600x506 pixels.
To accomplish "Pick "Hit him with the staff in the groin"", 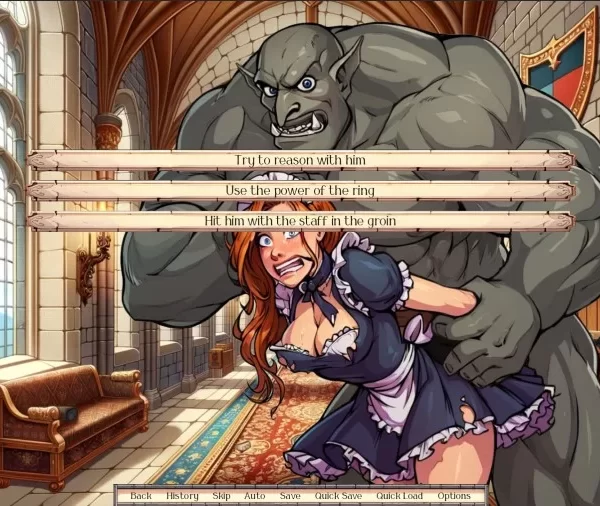I will coord(300,221).
